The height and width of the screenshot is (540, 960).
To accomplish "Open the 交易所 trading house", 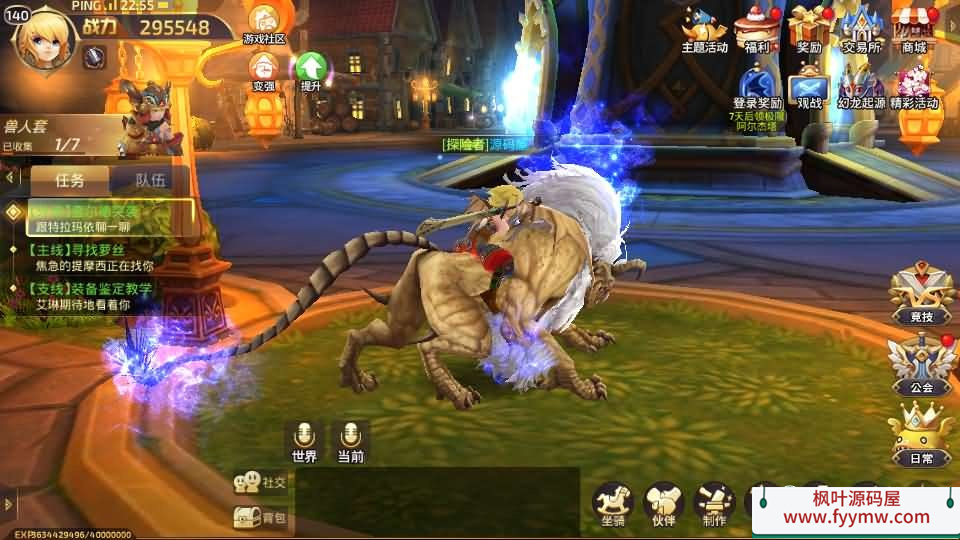I will (861, 28).
